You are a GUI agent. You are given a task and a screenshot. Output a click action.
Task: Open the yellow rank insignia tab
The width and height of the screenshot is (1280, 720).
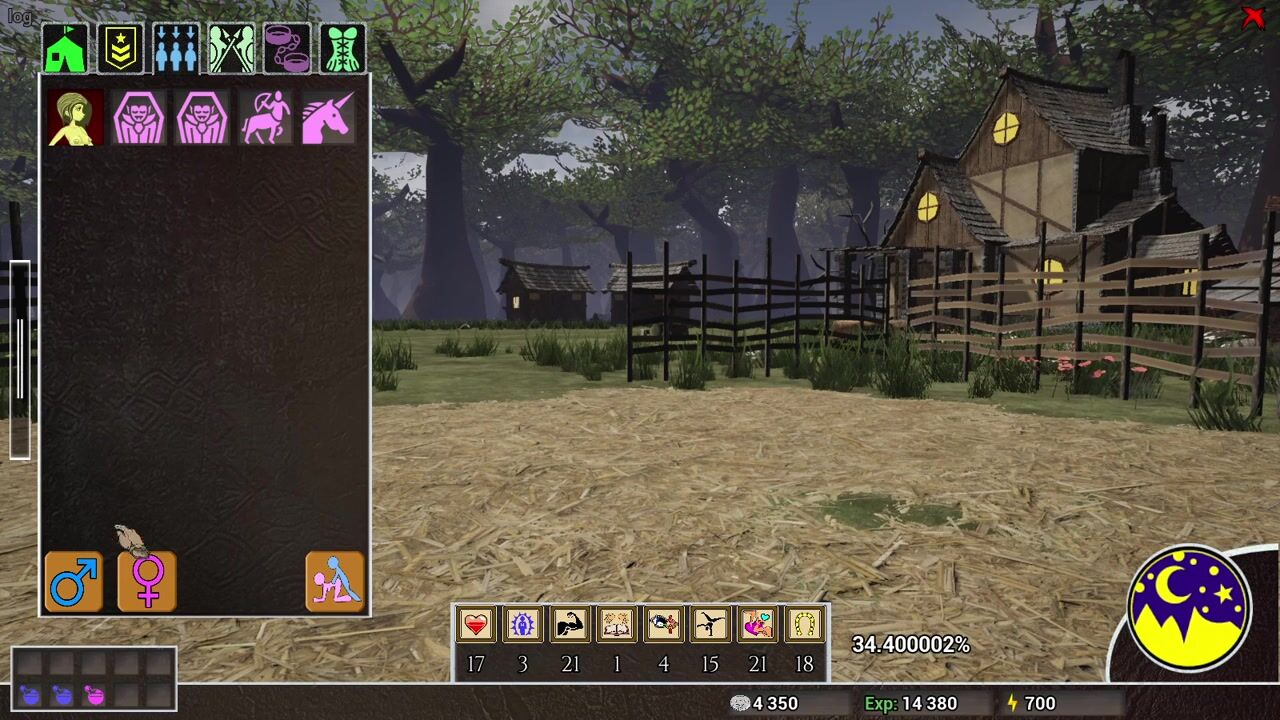pyautogui.click(x=121, y=48)
